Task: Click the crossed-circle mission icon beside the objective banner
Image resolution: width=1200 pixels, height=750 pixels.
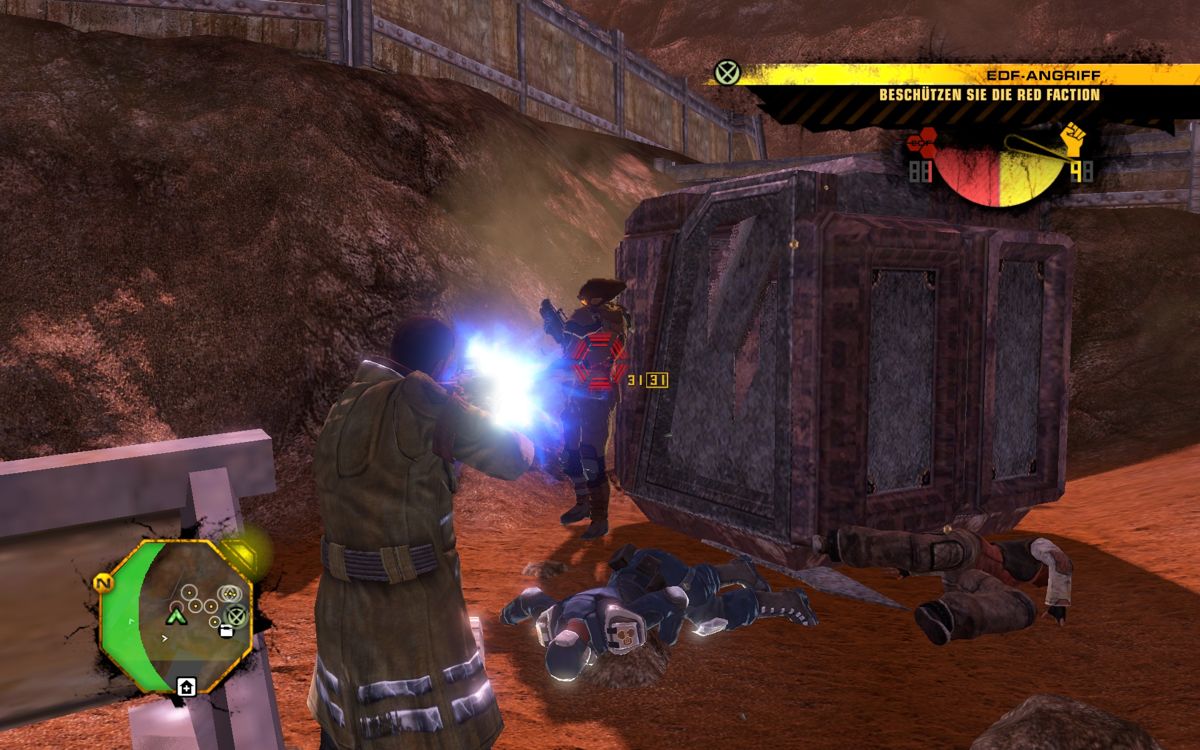Action: (727, 73)
